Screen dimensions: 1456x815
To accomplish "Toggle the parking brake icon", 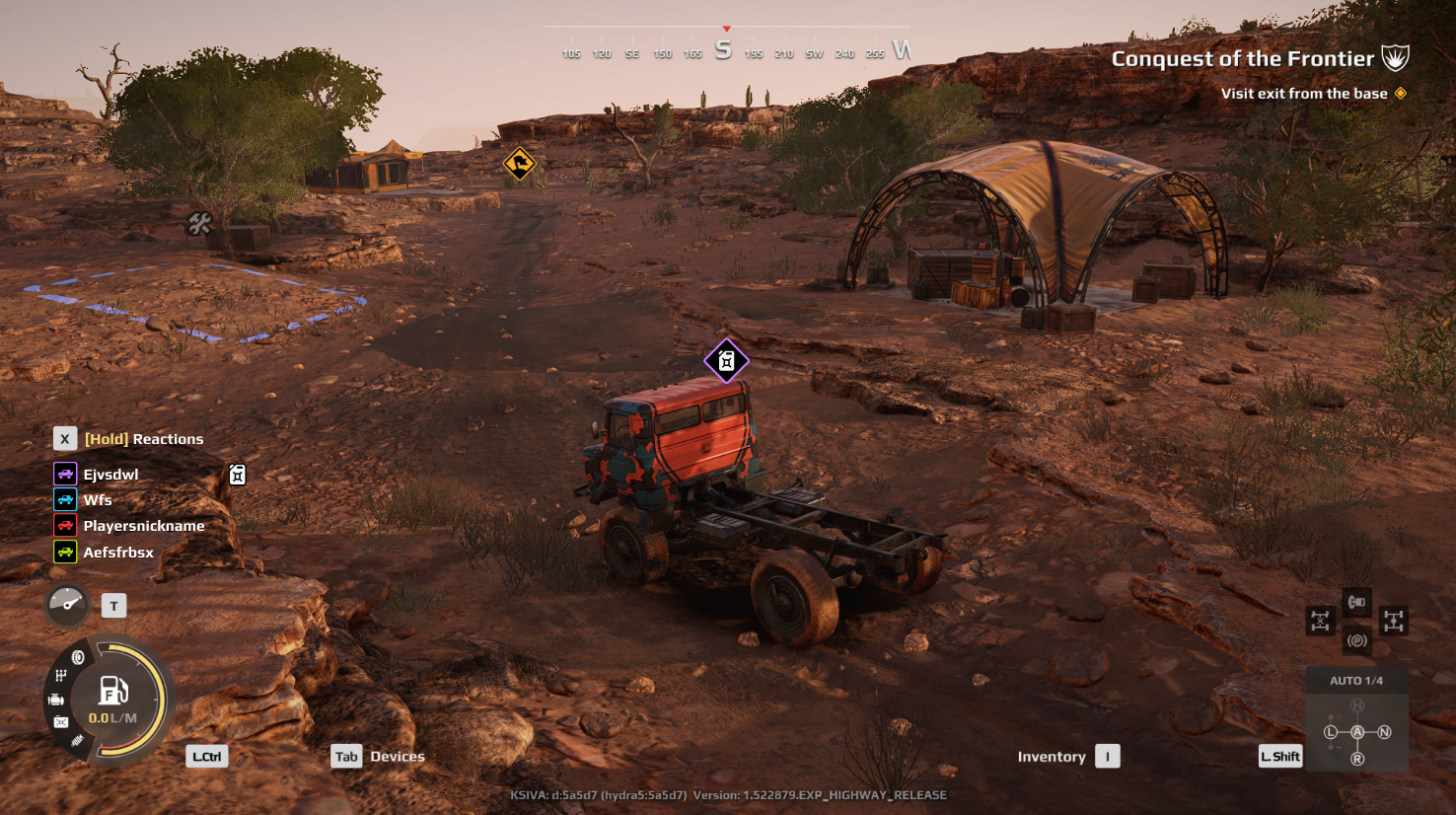I will (1357, 640).
